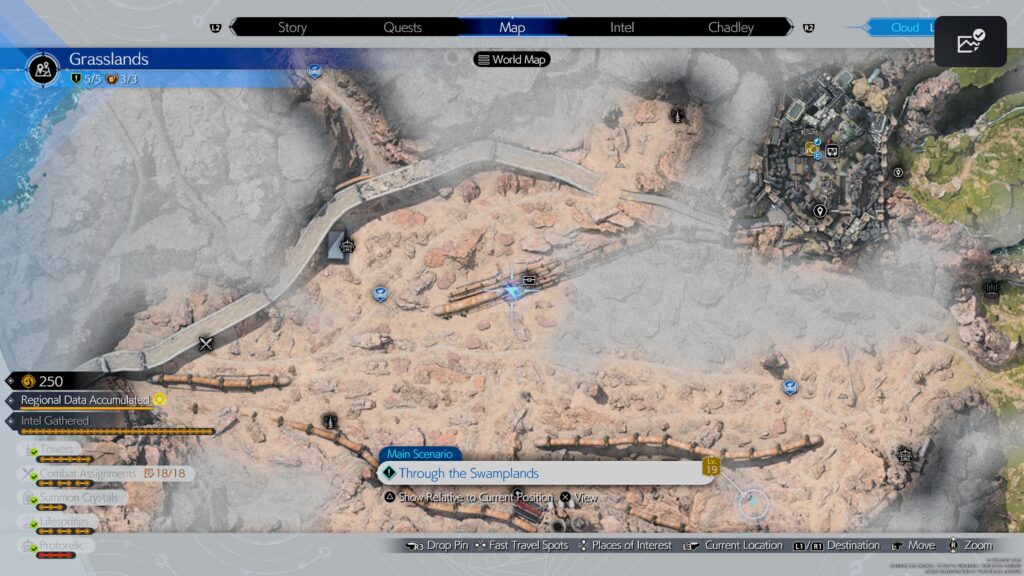Switch to the Intel tab

click(x=622, y=27)
